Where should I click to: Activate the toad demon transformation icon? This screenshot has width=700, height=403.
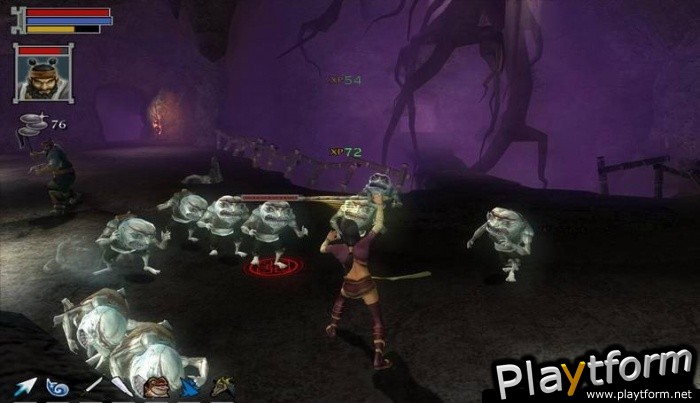(155, 386)
